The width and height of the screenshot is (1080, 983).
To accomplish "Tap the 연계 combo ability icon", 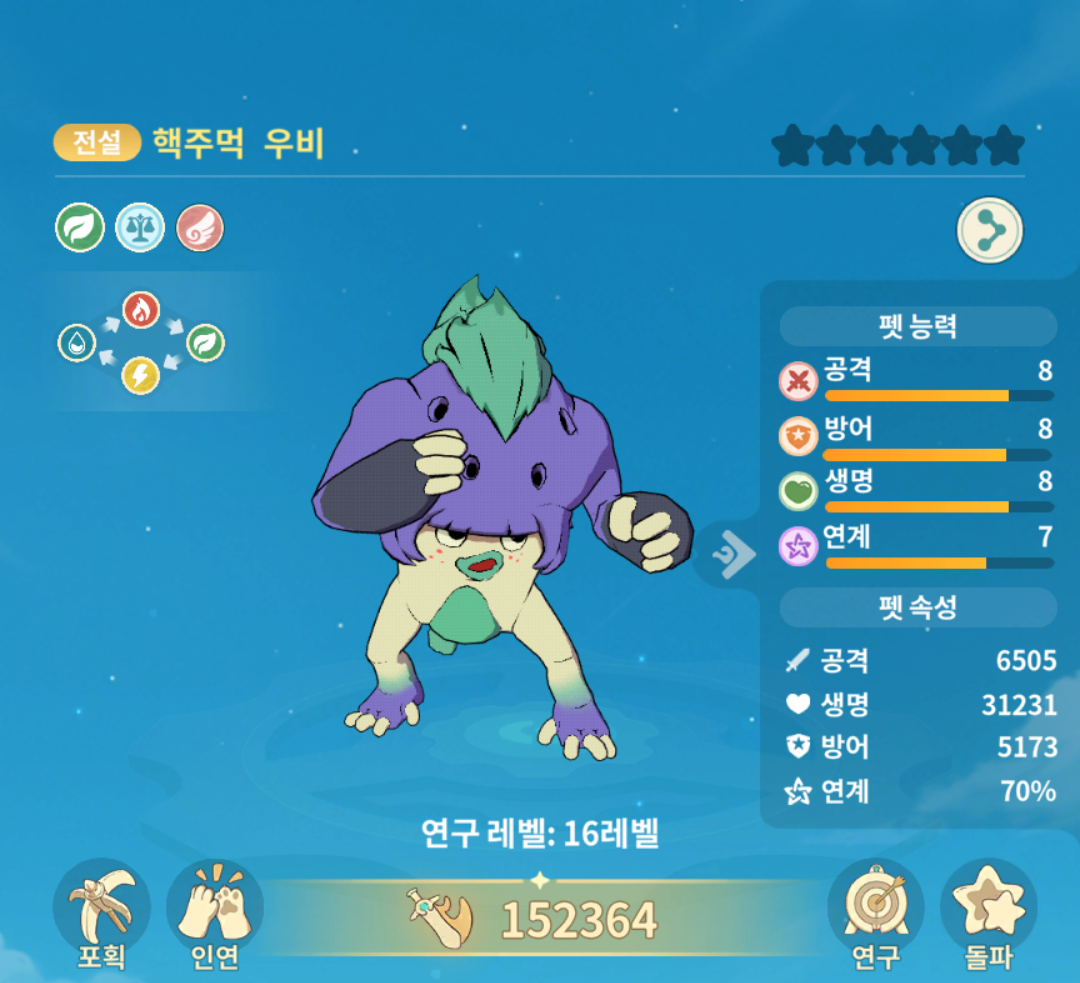I will 798,547.
